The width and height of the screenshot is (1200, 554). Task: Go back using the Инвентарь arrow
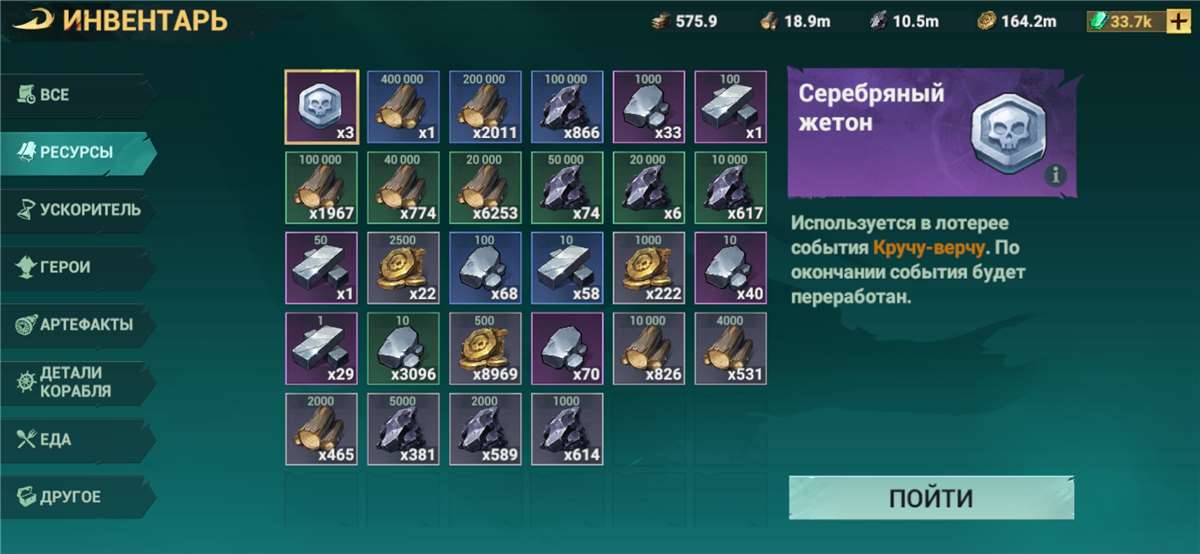click(34, 21)
